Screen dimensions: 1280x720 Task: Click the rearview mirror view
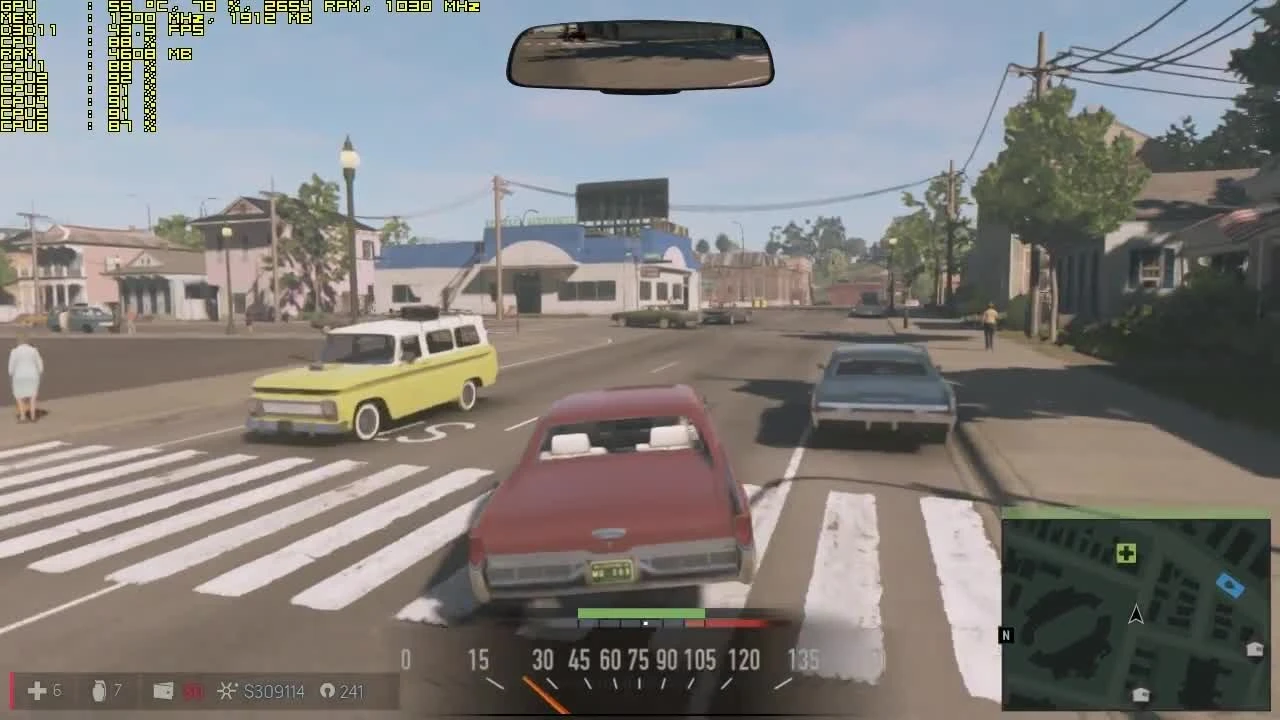pos(640,57)
